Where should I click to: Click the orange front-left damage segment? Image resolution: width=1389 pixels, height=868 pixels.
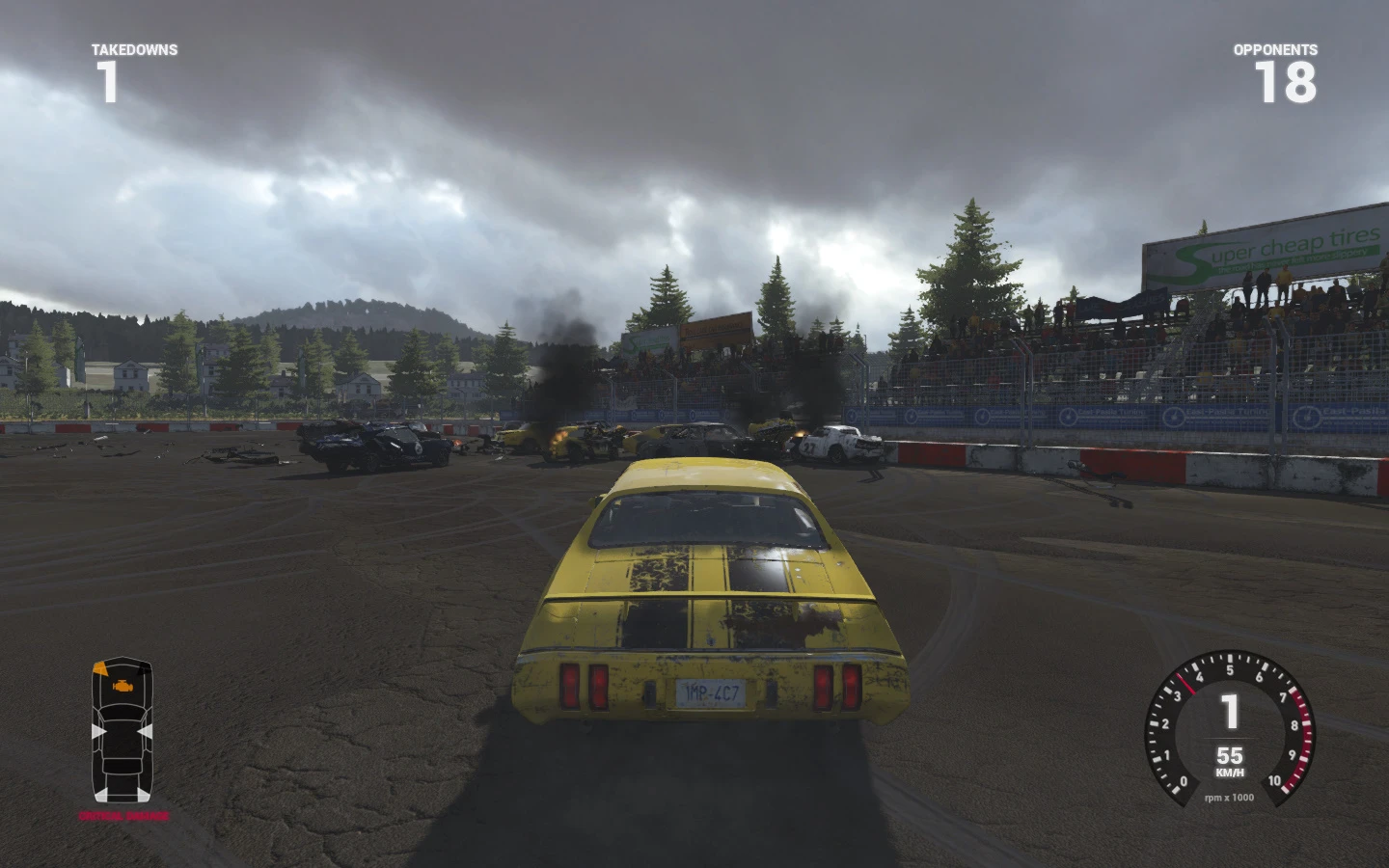[100, 668]
